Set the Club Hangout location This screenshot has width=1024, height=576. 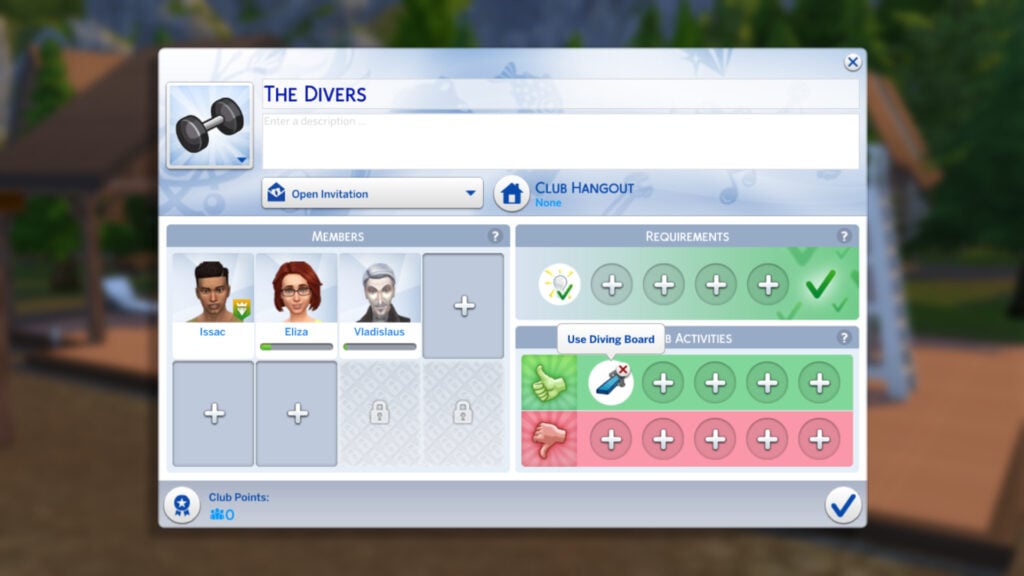[x=512, y=193]
